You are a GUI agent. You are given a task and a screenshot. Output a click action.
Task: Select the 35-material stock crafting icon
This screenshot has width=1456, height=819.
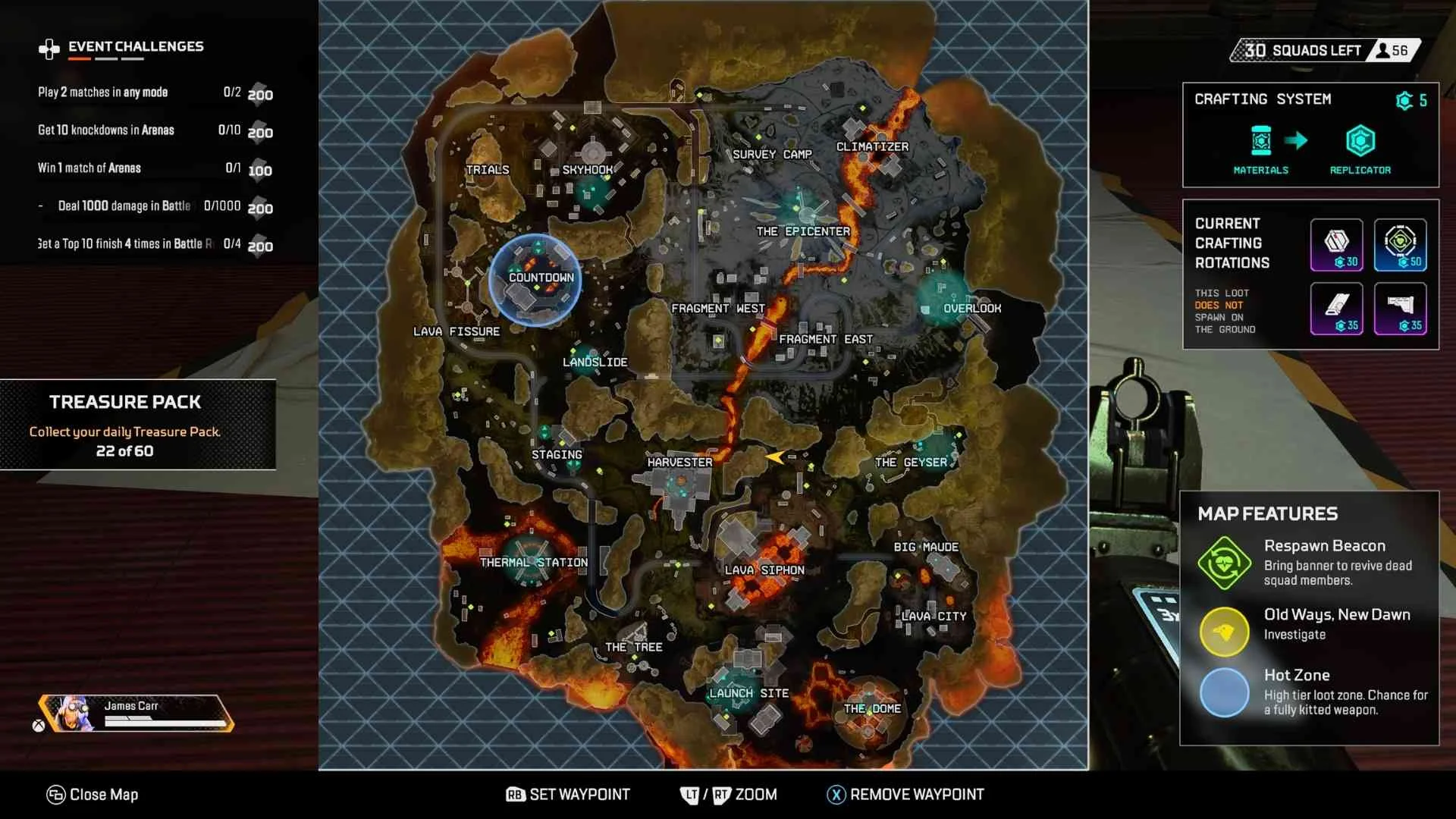coord(1401,308)
